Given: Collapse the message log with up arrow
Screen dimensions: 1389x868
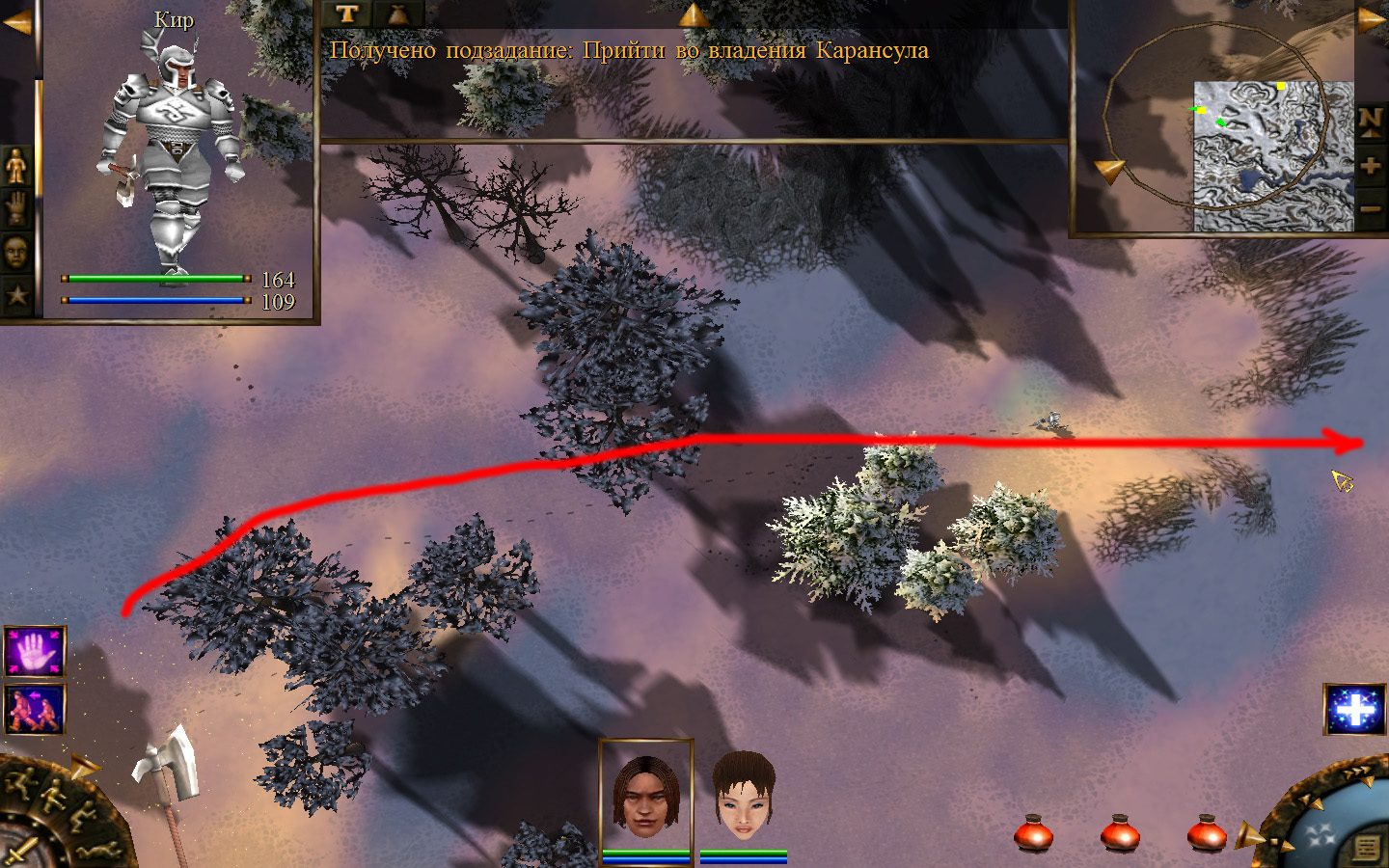Looking at the screenshot, I should click(x=693, y=14).
